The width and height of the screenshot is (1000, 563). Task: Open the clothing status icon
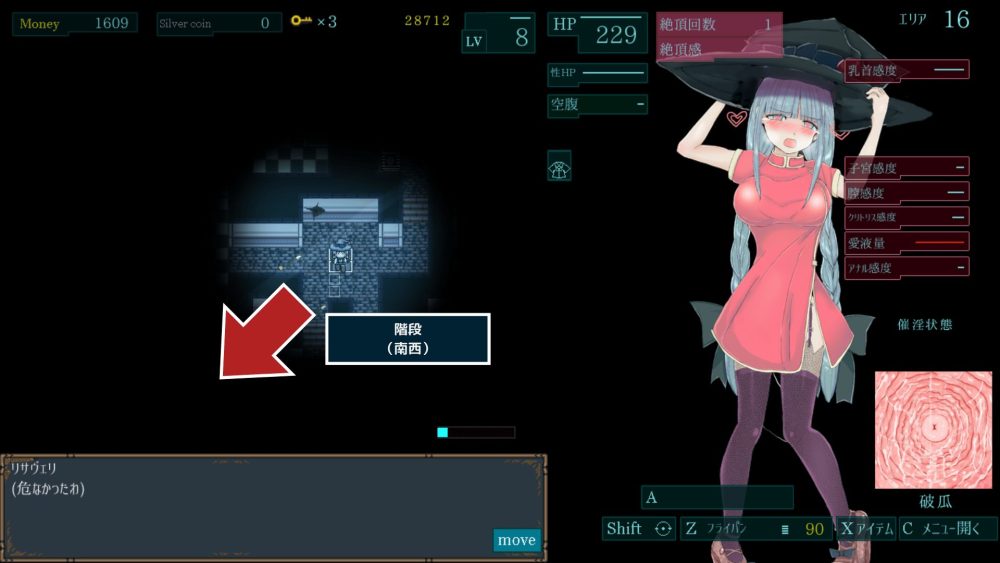pyautogui.click(x=559, y=166)
